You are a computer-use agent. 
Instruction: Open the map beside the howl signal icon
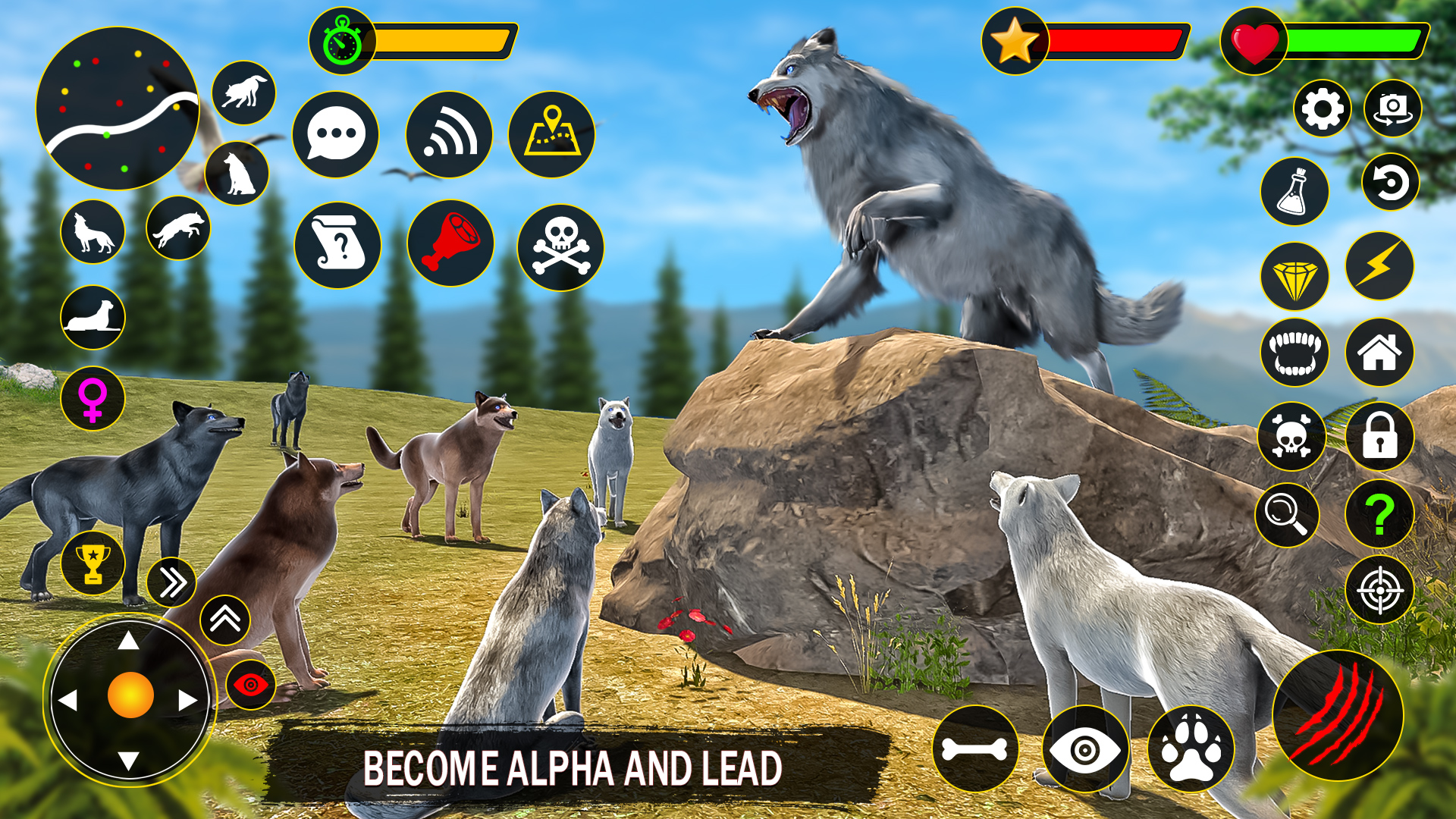(x=552, y=133)
